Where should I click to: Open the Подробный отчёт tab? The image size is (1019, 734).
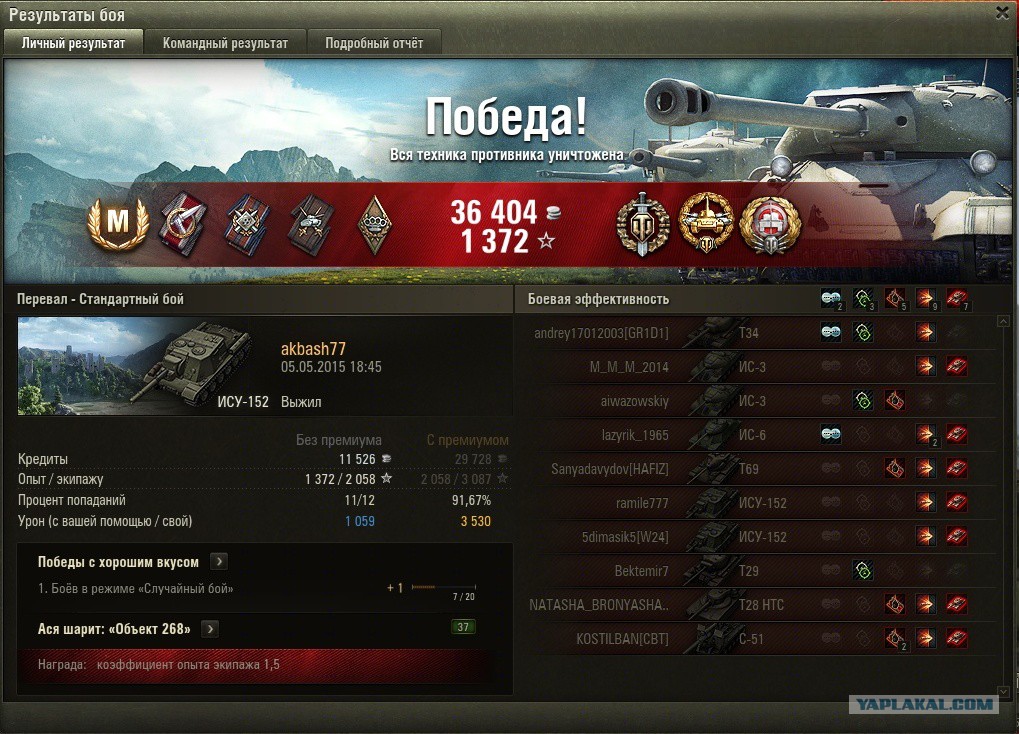pyautogui.click(x=374, y=43)
